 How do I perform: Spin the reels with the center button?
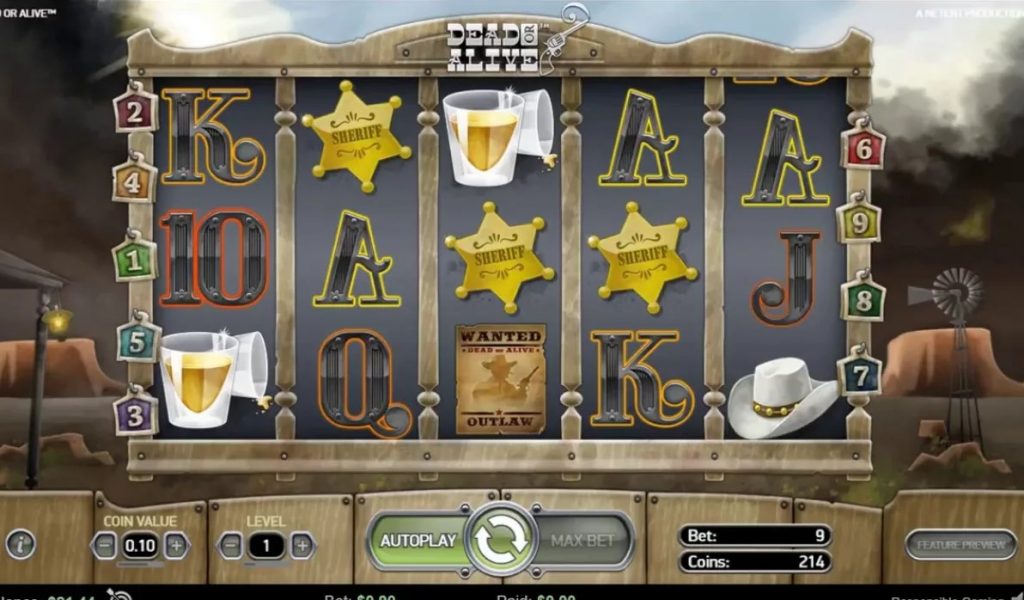(x=500, y=540)
